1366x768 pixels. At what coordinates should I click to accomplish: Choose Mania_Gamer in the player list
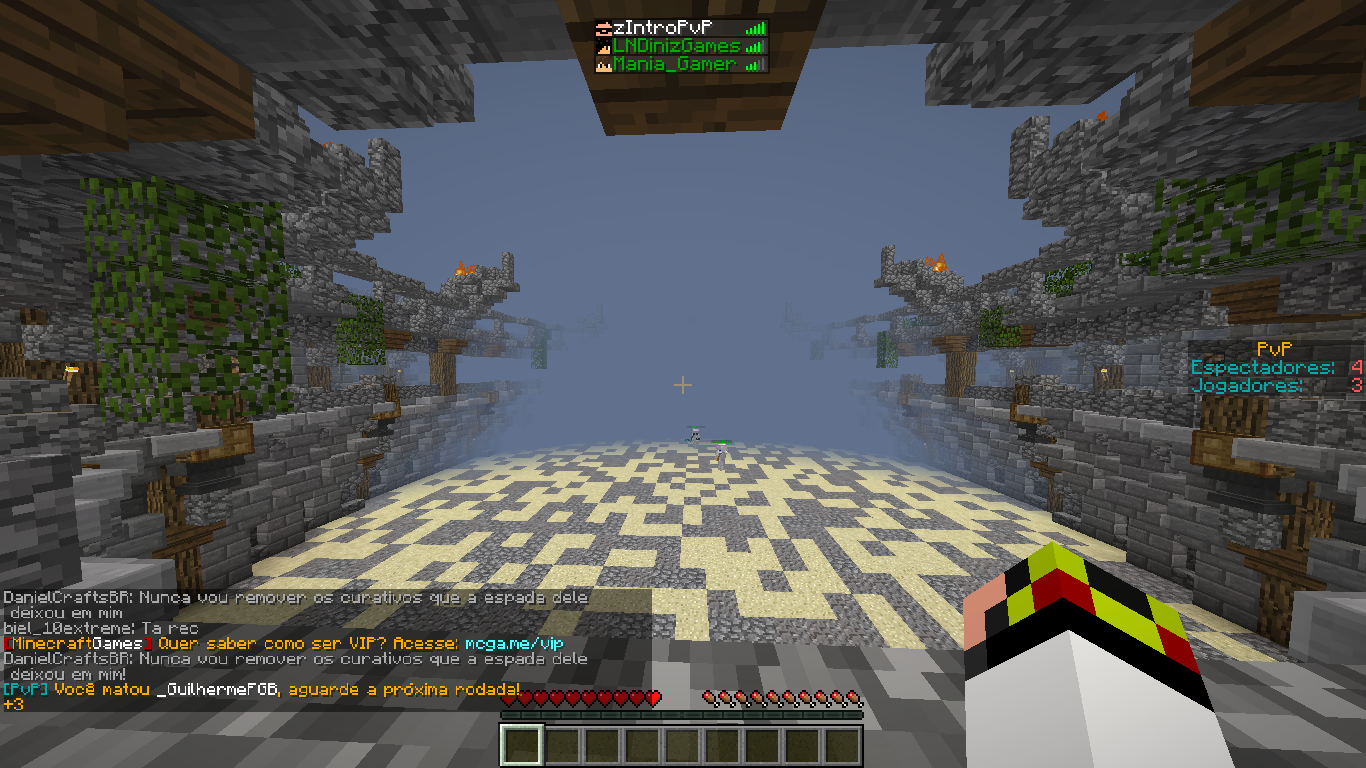[680, 65]
